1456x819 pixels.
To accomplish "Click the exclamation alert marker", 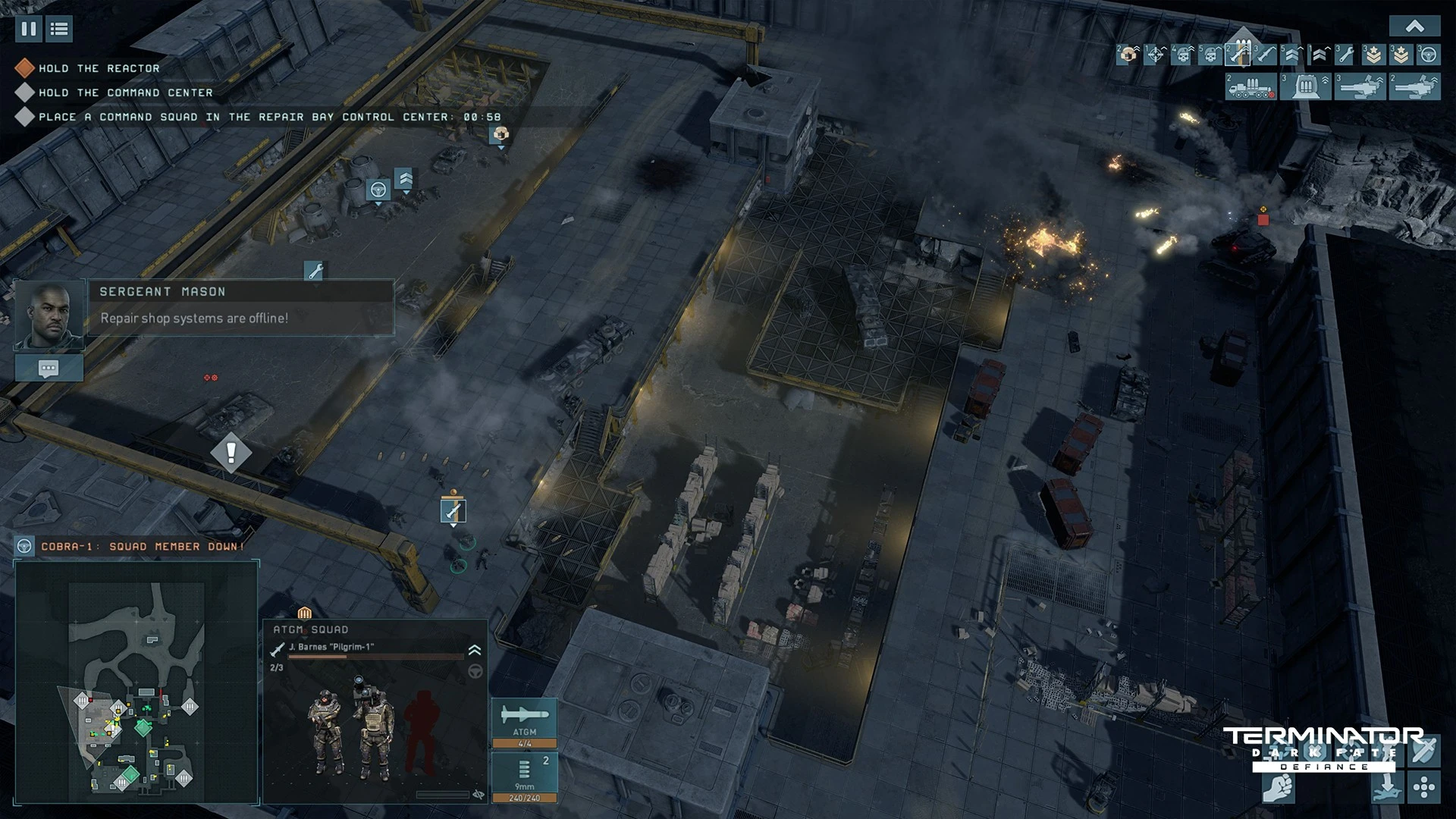I will pos(231,453).
